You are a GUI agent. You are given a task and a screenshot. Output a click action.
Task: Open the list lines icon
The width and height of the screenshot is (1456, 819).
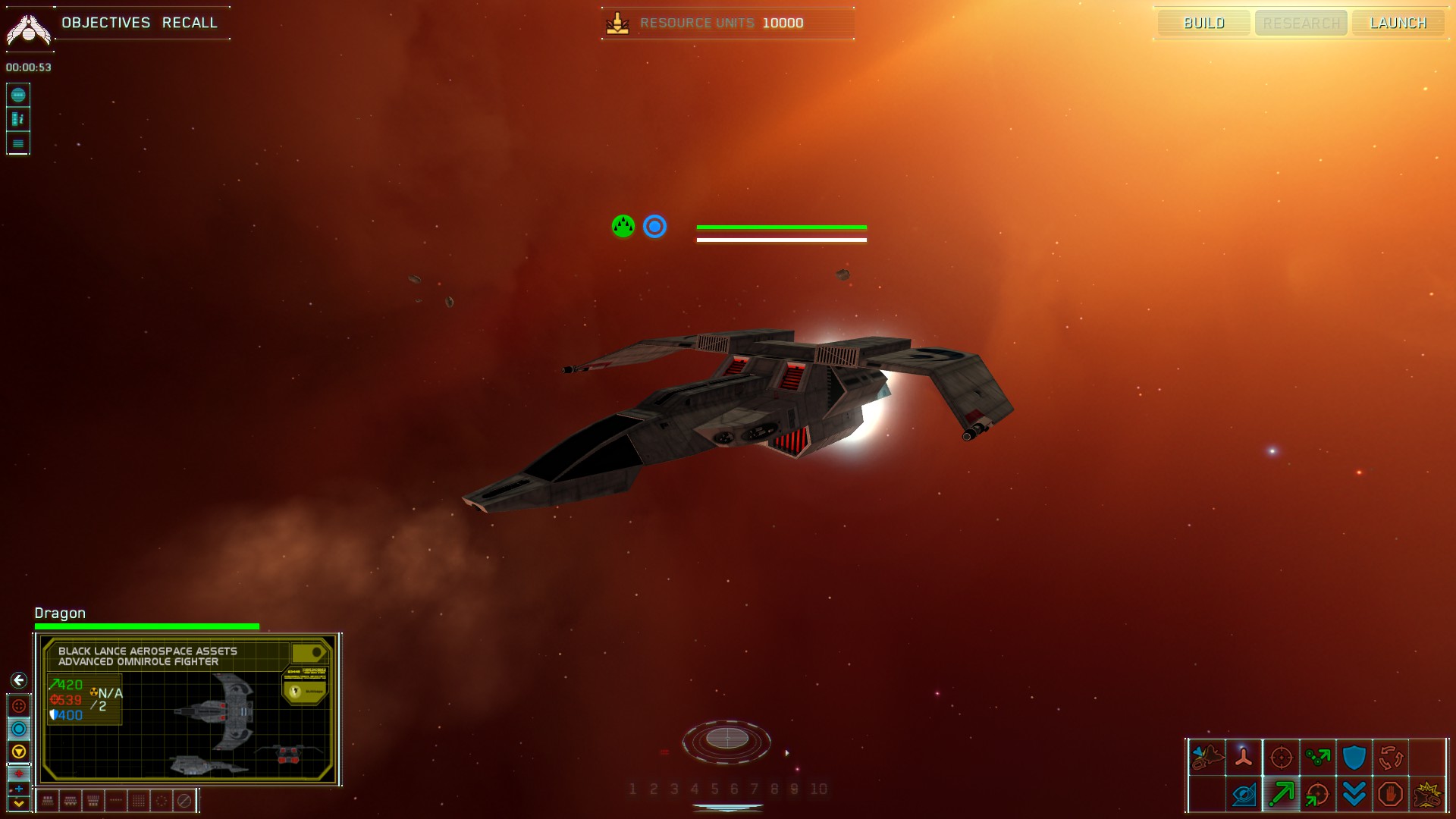18,143
